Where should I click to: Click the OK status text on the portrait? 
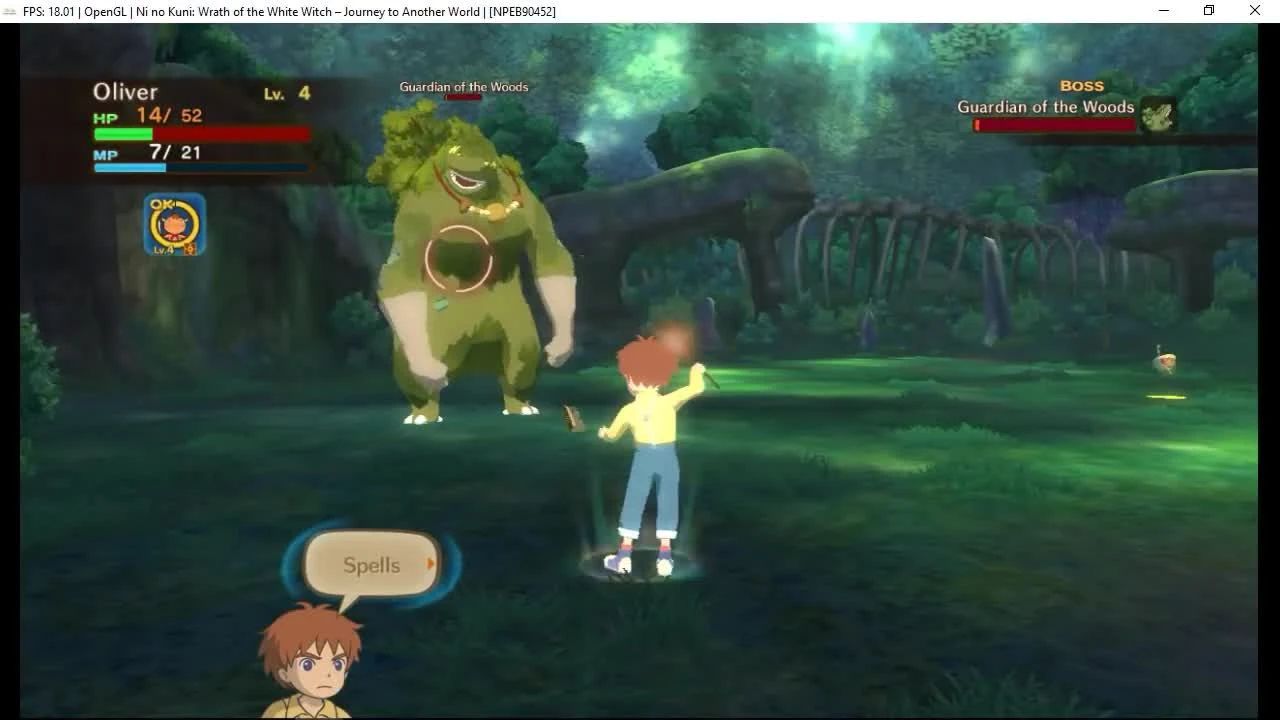165,205
